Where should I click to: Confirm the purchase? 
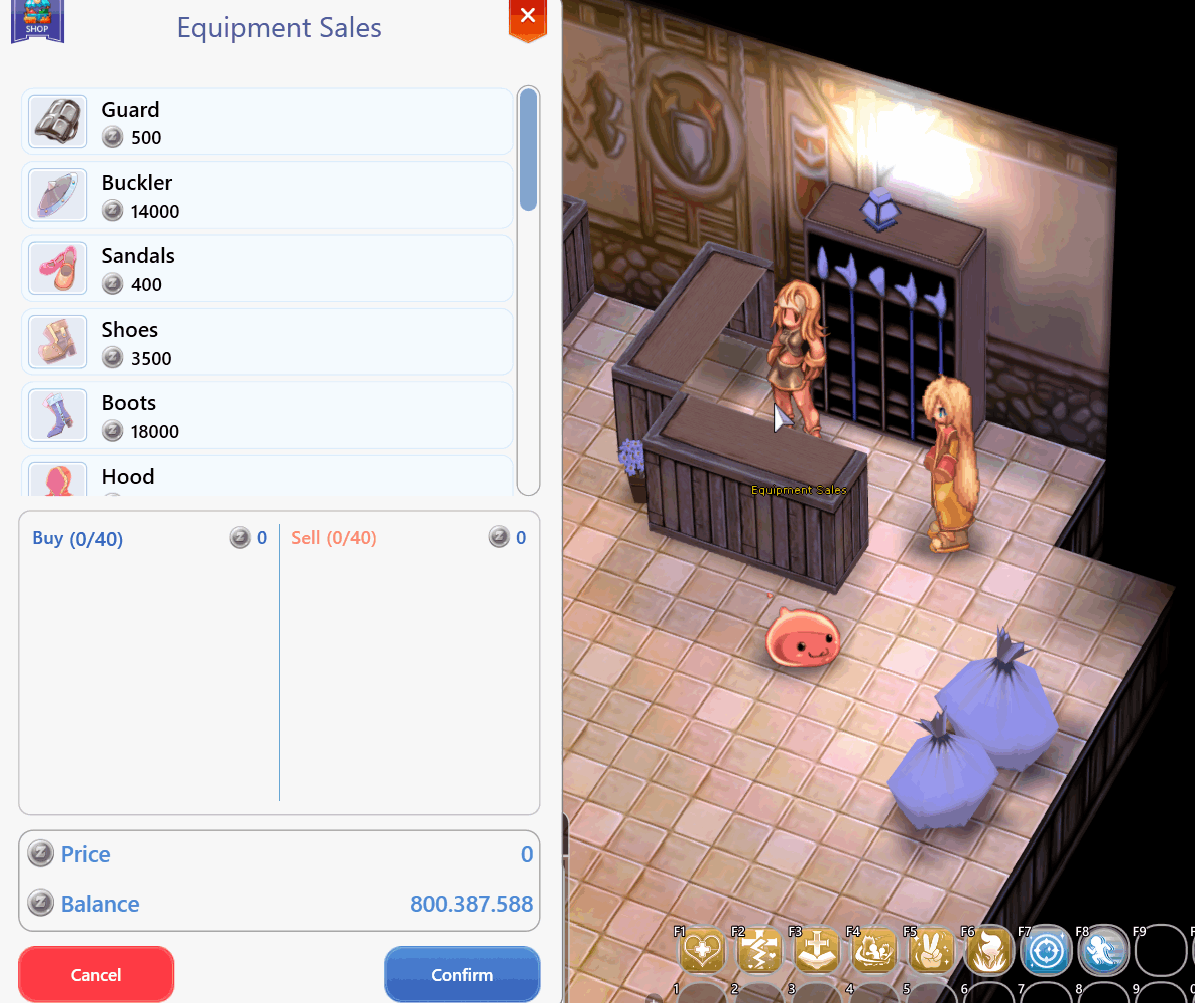[x=462, y=974]
